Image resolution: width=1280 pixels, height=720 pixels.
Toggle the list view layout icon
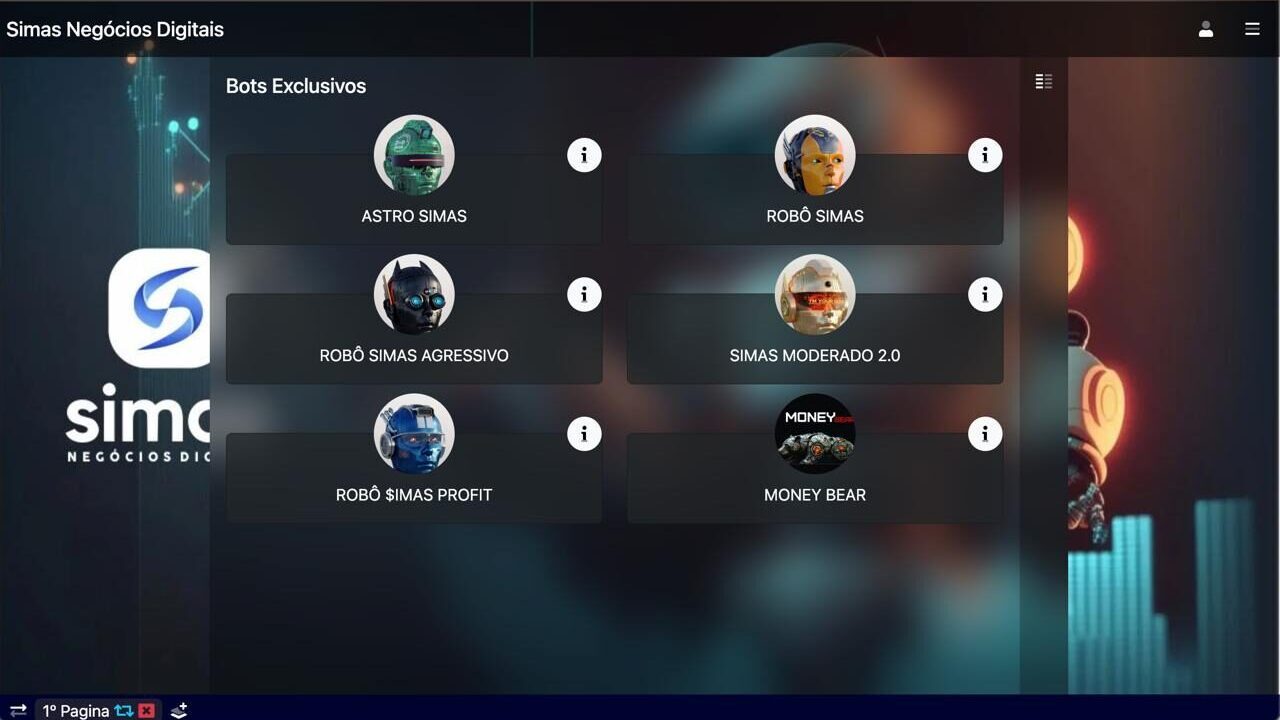pos(1044,82)
